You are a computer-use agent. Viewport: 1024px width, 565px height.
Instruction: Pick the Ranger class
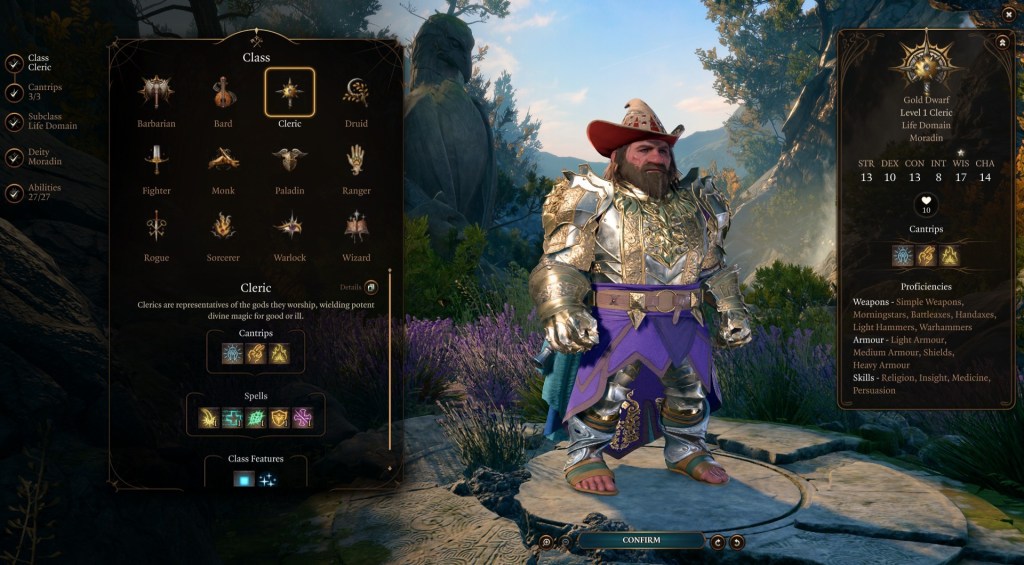click(356, 160)
